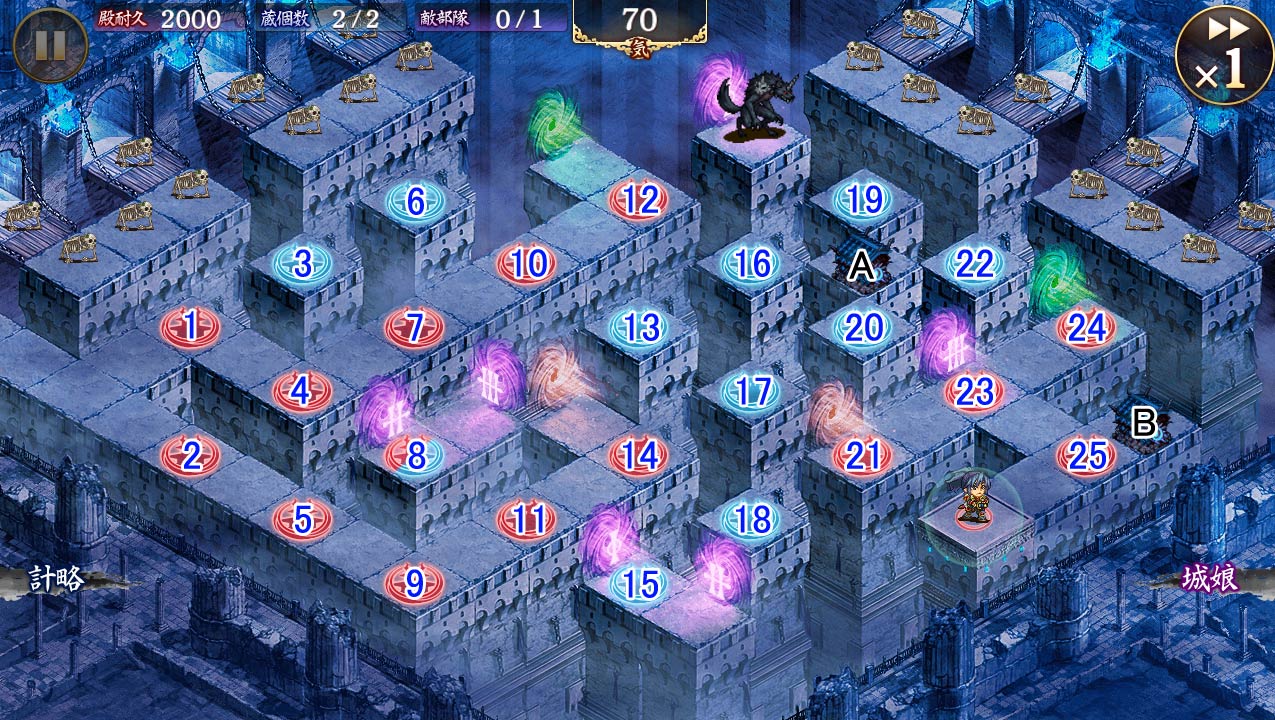Image resolution: width=1275 pixels, height=720 pixels.
Task: Pick red placement tile 24
Action: tap(1087, 327)
